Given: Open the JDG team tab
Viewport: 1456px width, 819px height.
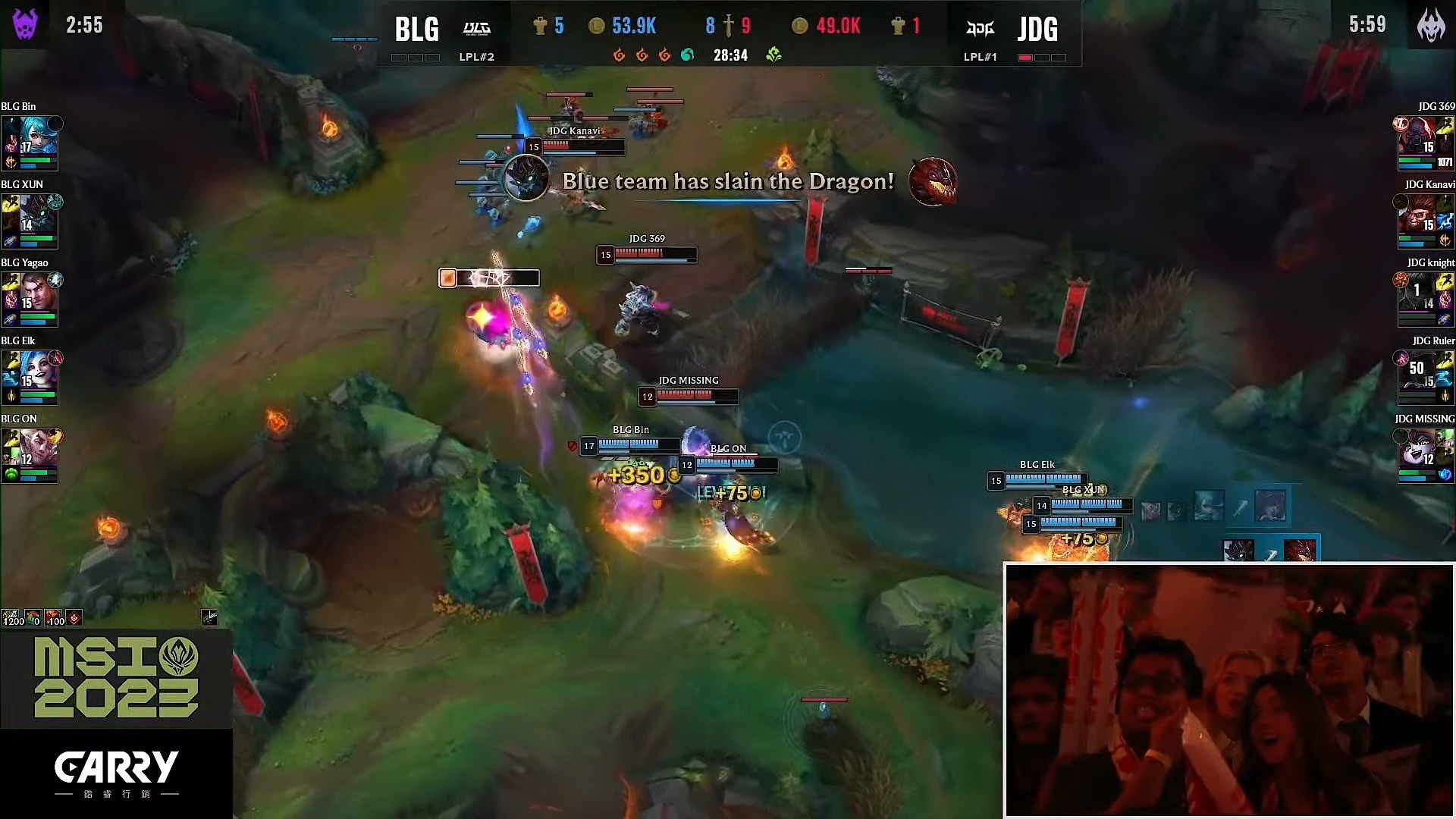Looking at the screenshot, I should pyautogui.click(x=1039, y=30).
